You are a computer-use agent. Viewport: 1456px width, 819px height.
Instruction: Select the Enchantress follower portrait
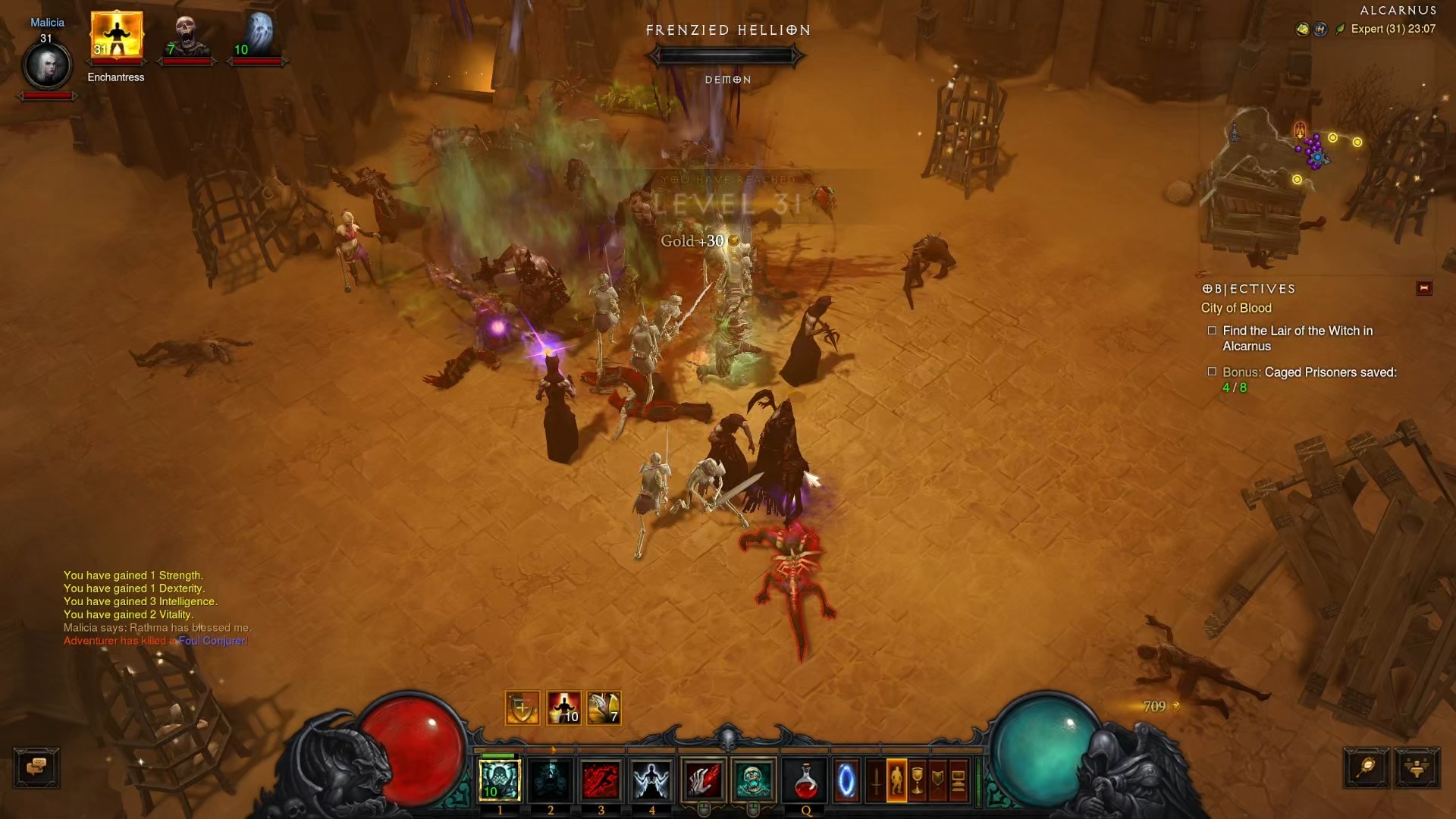point(116,36)
